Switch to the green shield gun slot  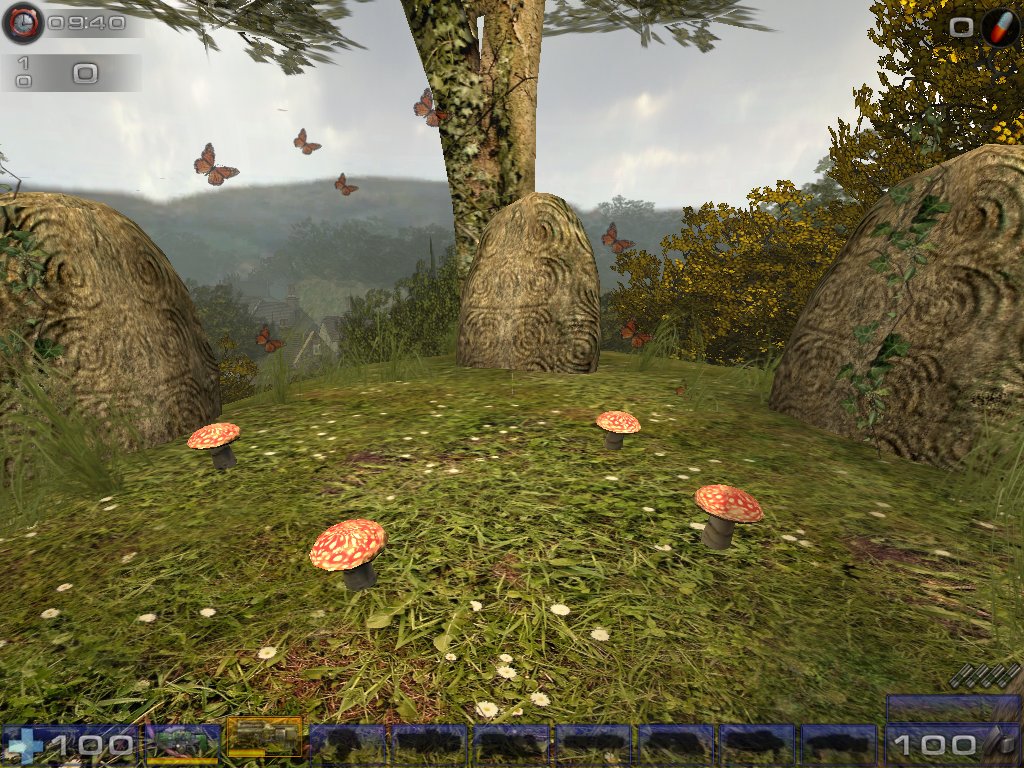[182, 742]
